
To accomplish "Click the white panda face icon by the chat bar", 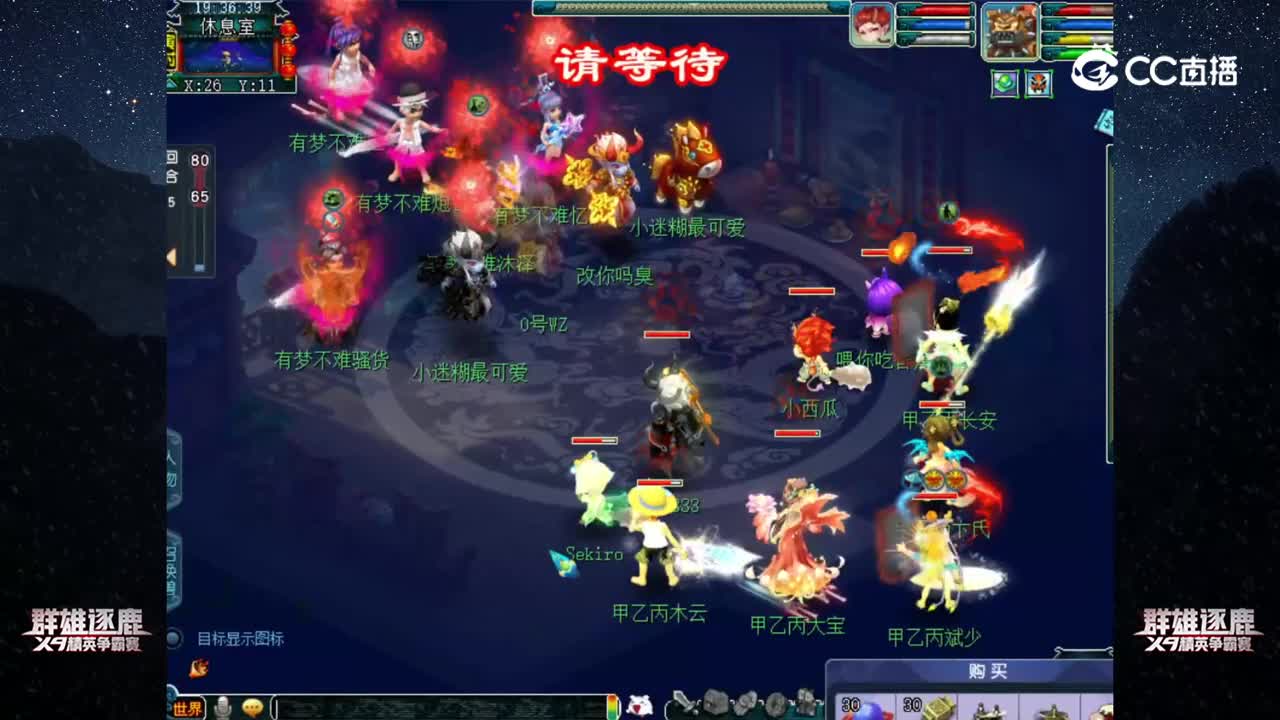I will [642, 703].
